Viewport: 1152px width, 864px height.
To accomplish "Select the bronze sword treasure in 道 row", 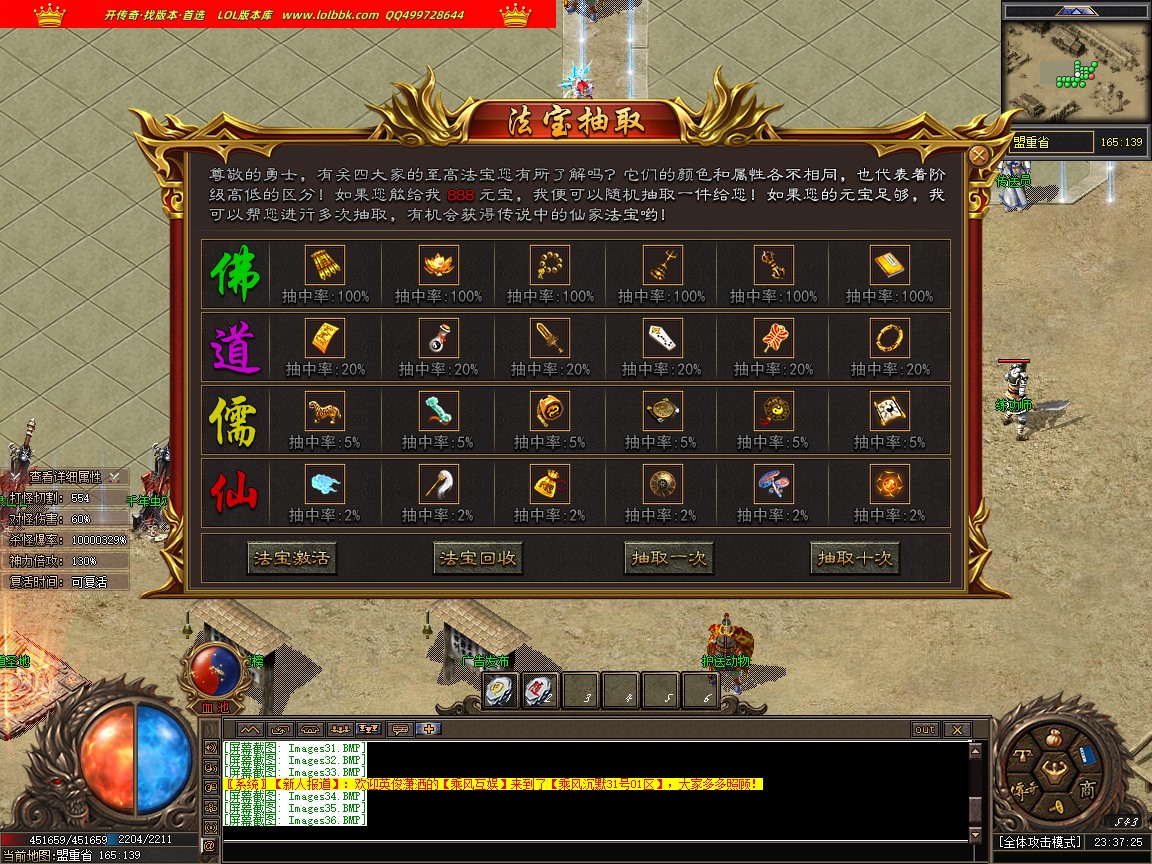I will click(549, 338).
